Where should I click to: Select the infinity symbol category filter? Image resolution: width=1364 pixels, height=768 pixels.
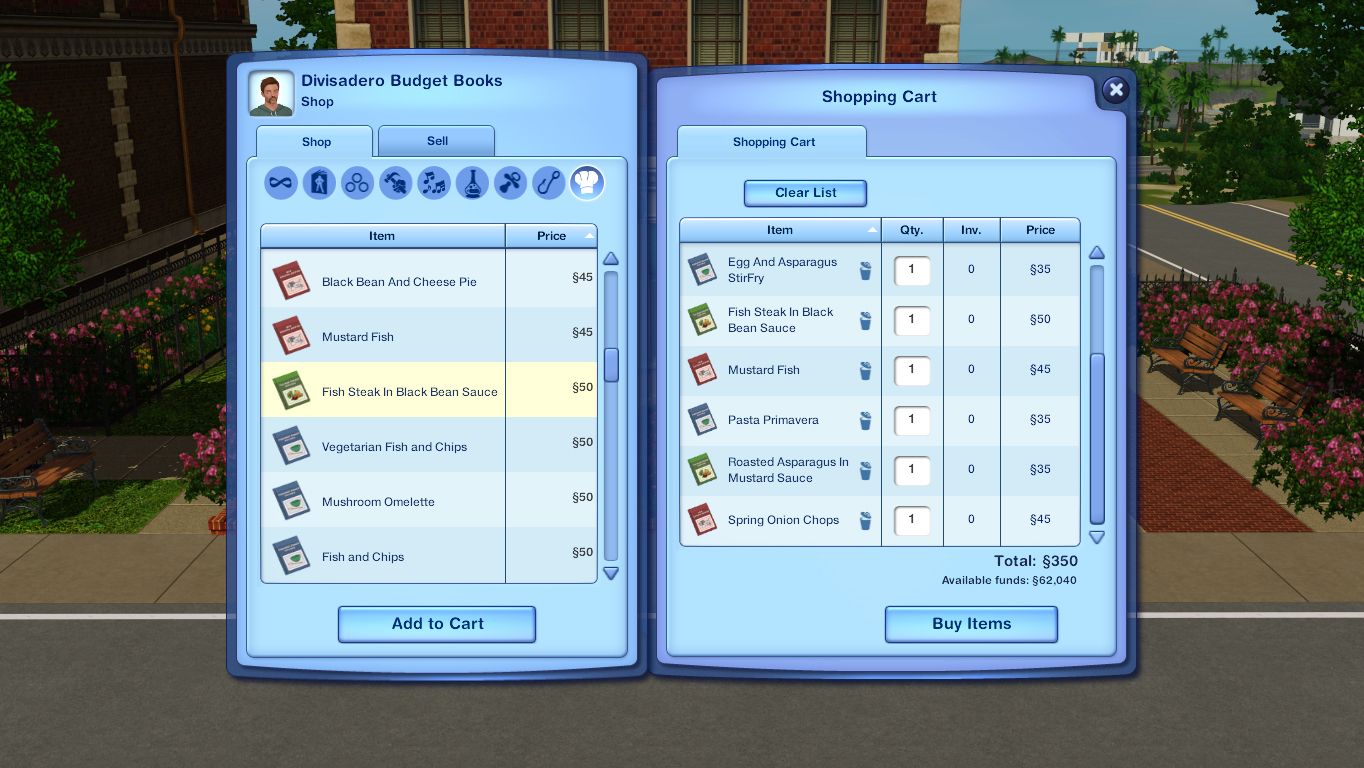[280, 183]
